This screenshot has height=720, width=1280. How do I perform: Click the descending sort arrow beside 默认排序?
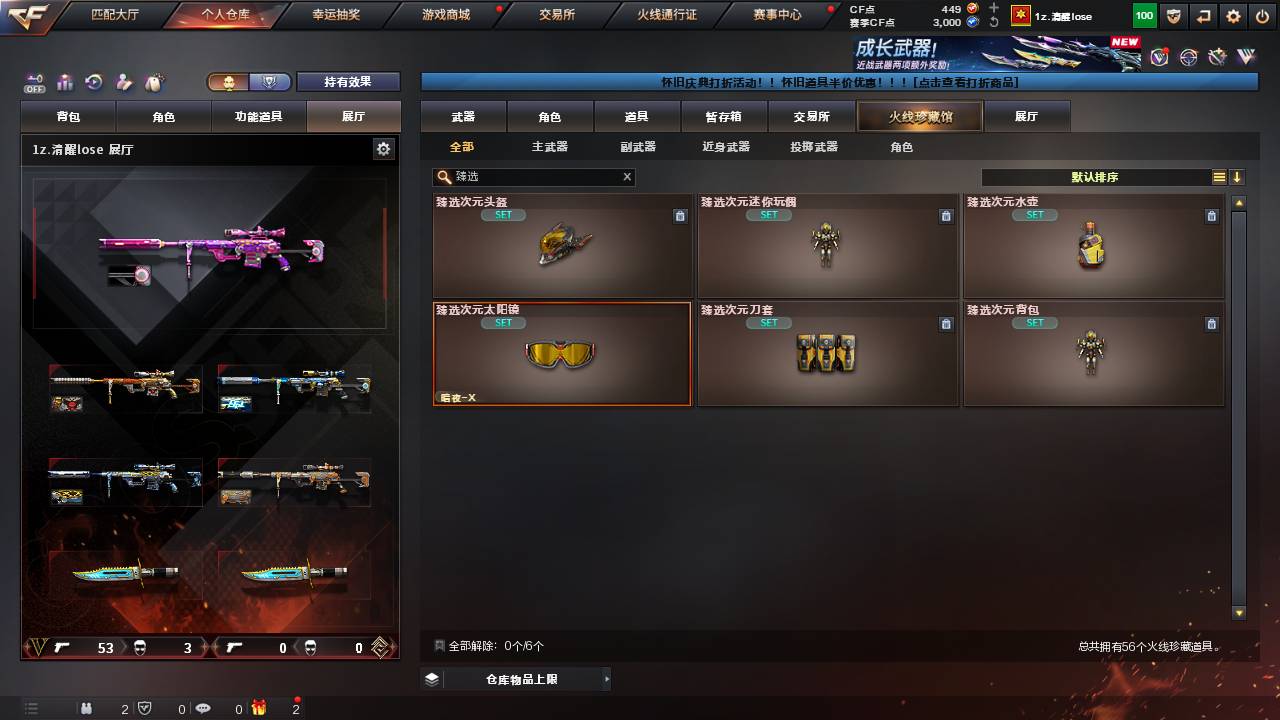pos(1237,177)
